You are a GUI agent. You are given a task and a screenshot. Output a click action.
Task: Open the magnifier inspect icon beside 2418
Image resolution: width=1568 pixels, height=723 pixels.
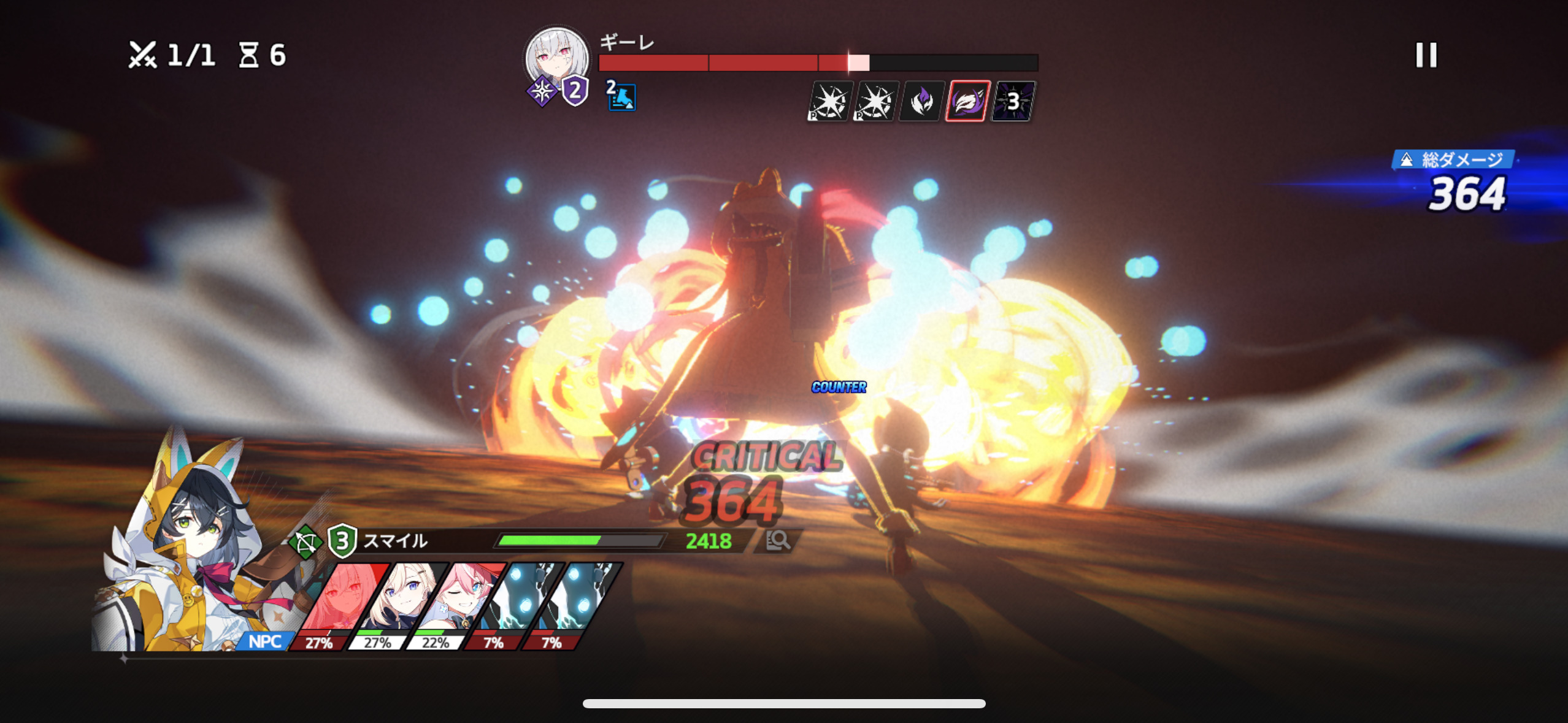click(x=778, y=540)
